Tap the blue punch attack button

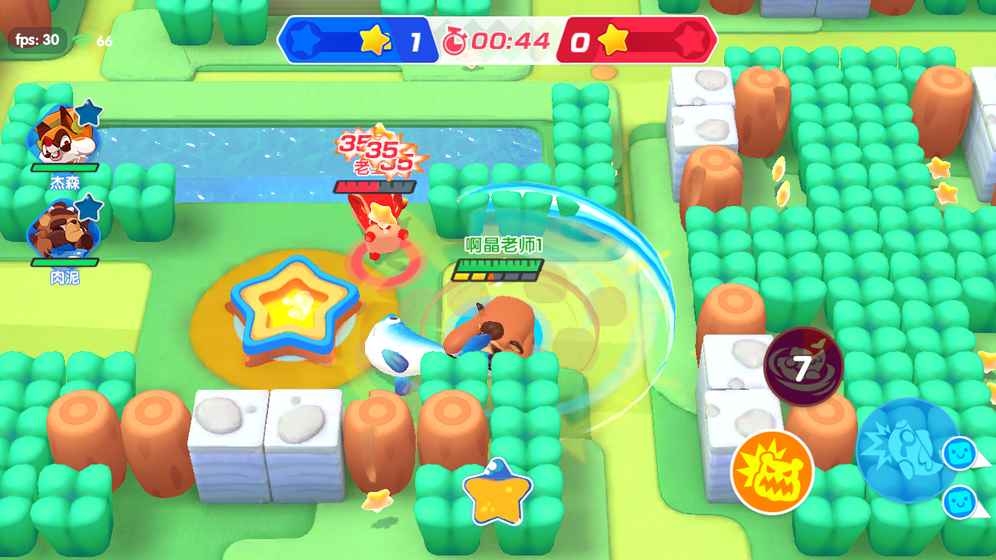coord(906,448)
